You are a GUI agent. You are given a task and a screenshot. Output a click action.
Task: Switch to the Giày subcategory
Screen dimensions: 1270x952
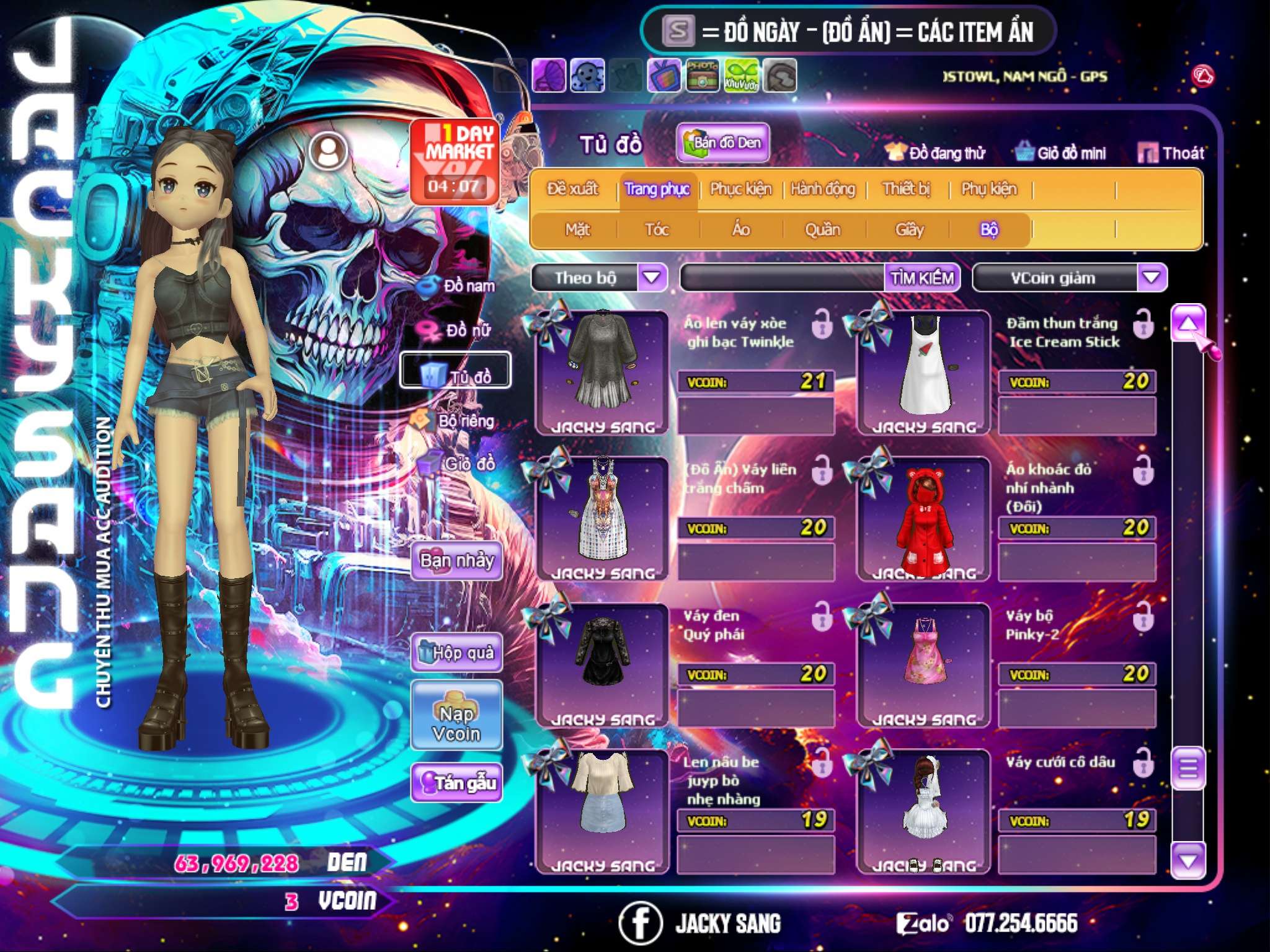909,230
